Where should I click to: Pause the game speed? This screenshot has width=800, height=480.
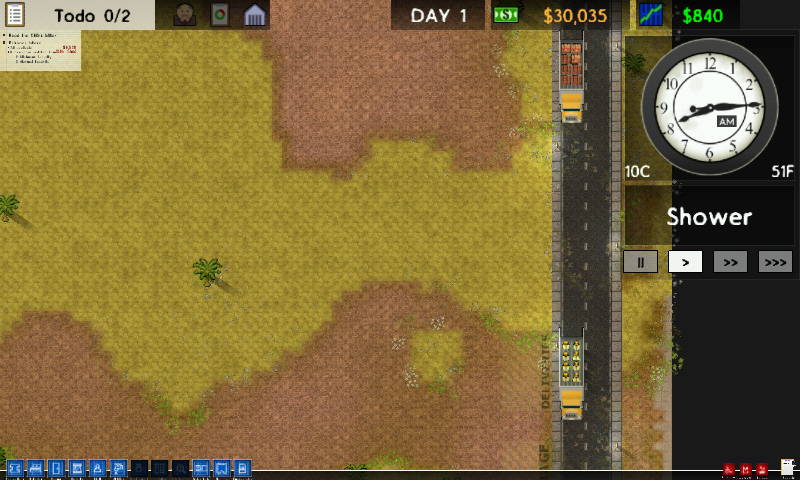point(640,262)
